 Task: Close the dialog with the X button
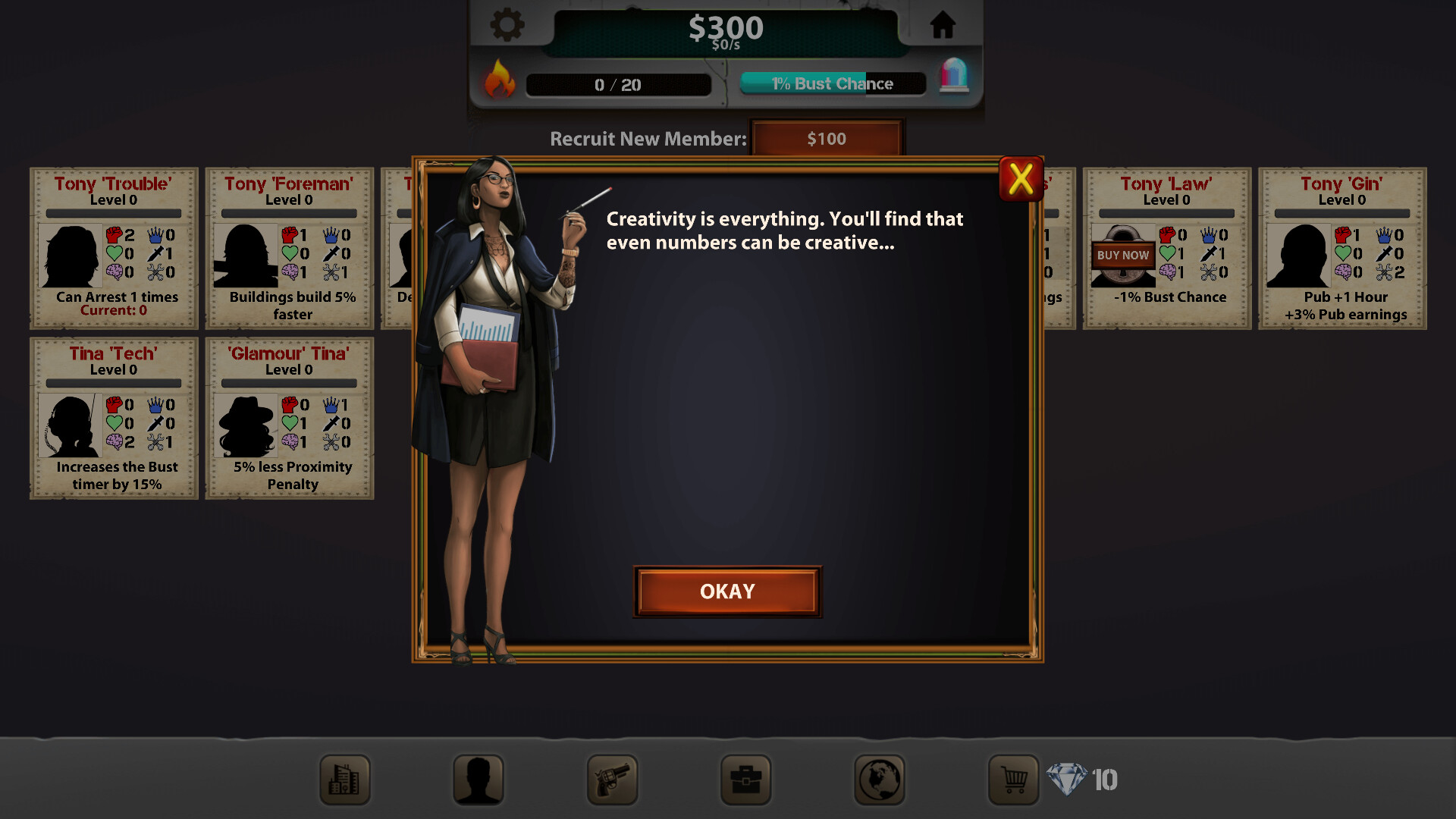pos(1020,180)
